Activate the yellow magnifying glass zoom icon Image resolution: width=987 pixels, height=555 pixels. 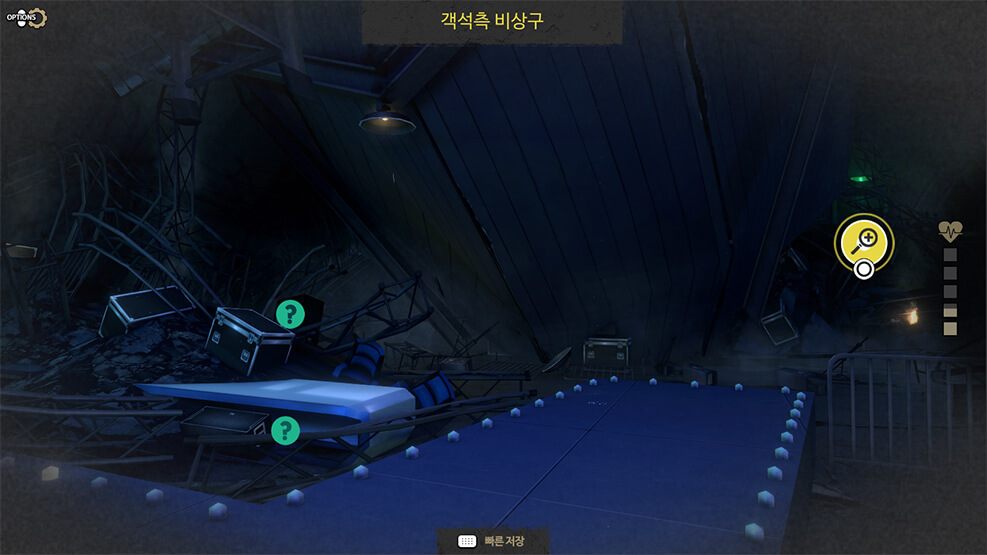(x=864, y=240)
